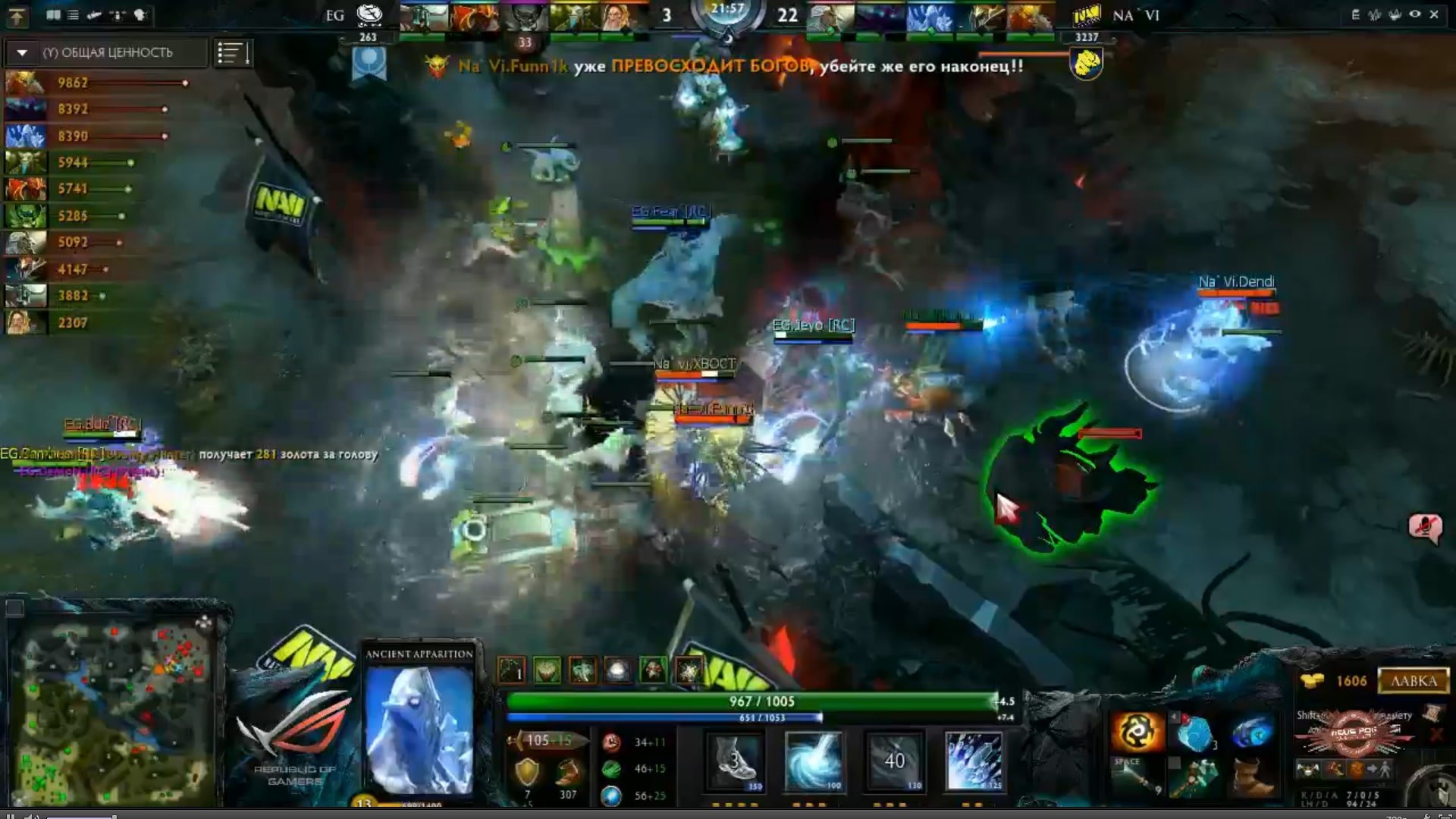Click the muted voice chat icon
This screenshot has height=819, width=1456.
pyautogui.click(x=1425, y=526)
